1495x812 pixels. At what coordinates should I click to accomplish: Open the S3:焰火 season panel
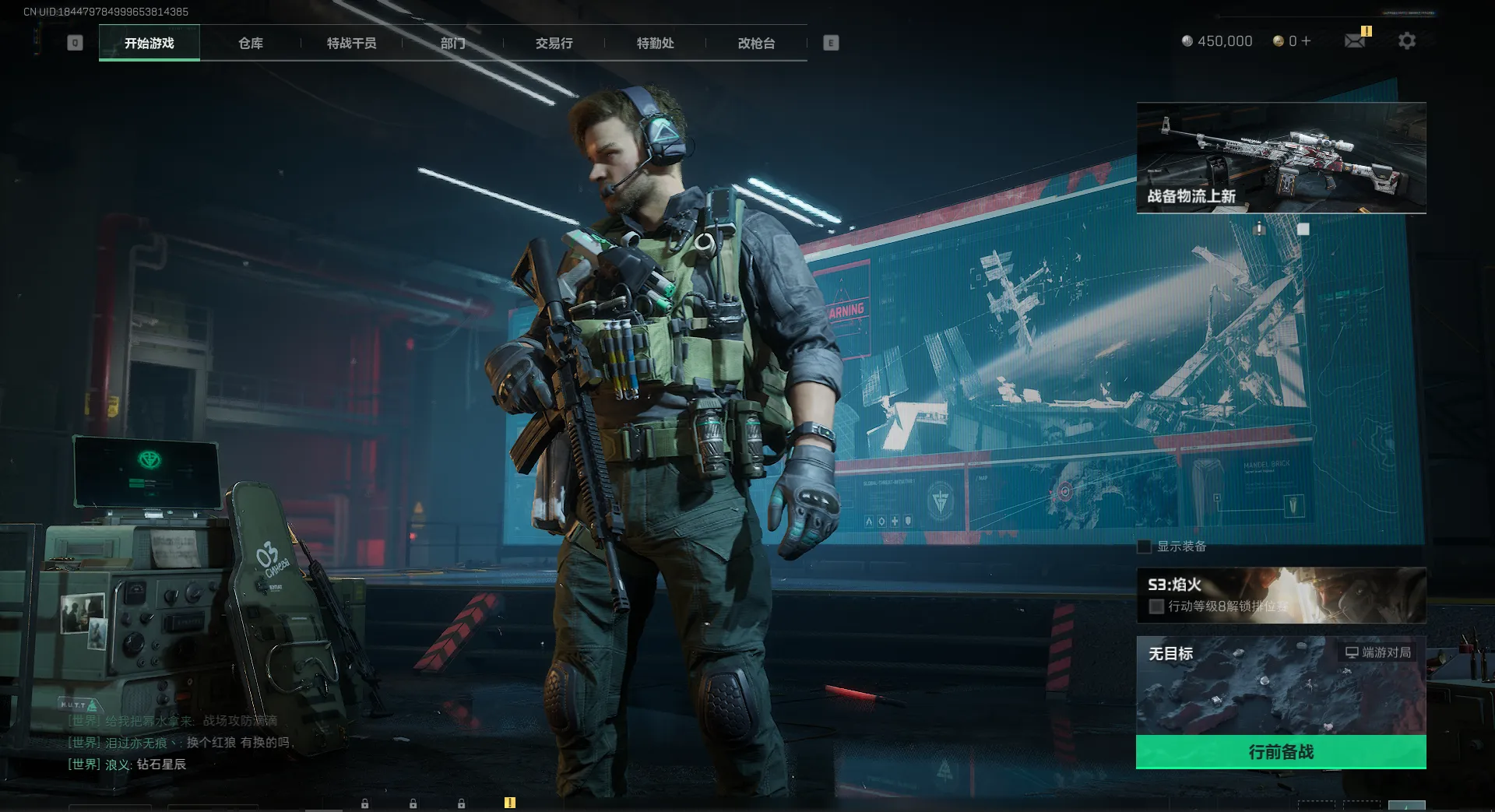coord(1281,595)
